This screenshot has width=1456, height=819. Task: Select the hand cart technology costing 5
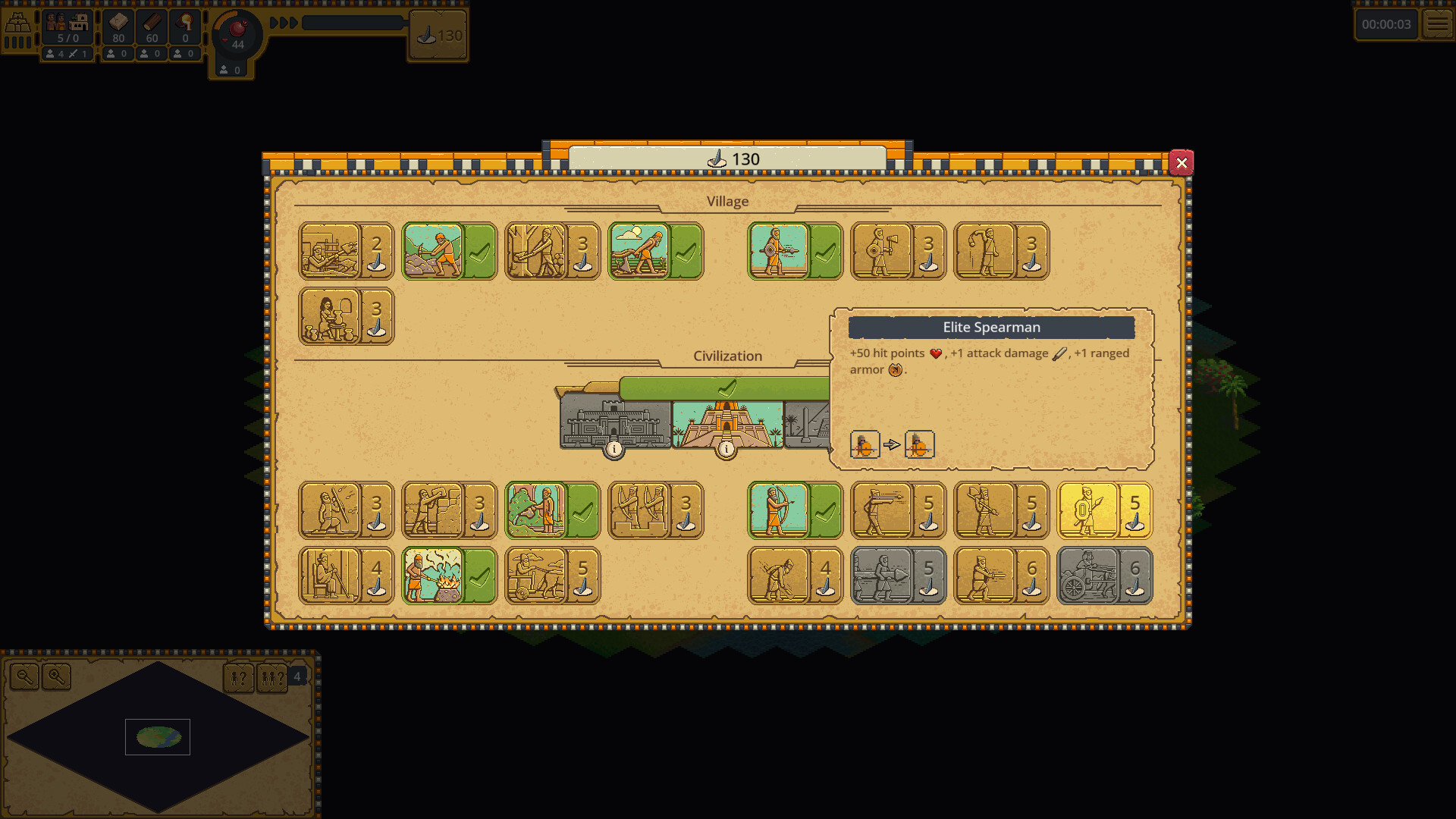552,576
